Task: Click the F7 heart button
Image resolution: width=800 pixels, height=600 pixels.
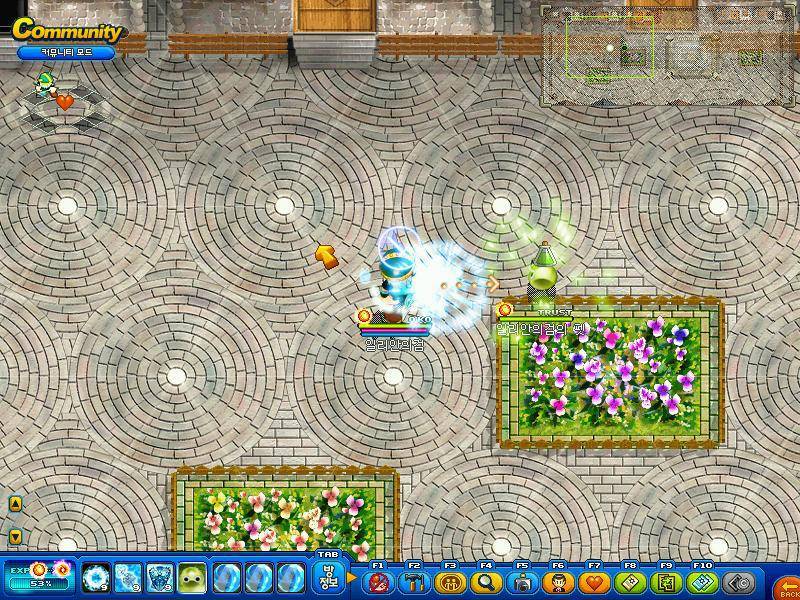Action: (x=595, y=581)
